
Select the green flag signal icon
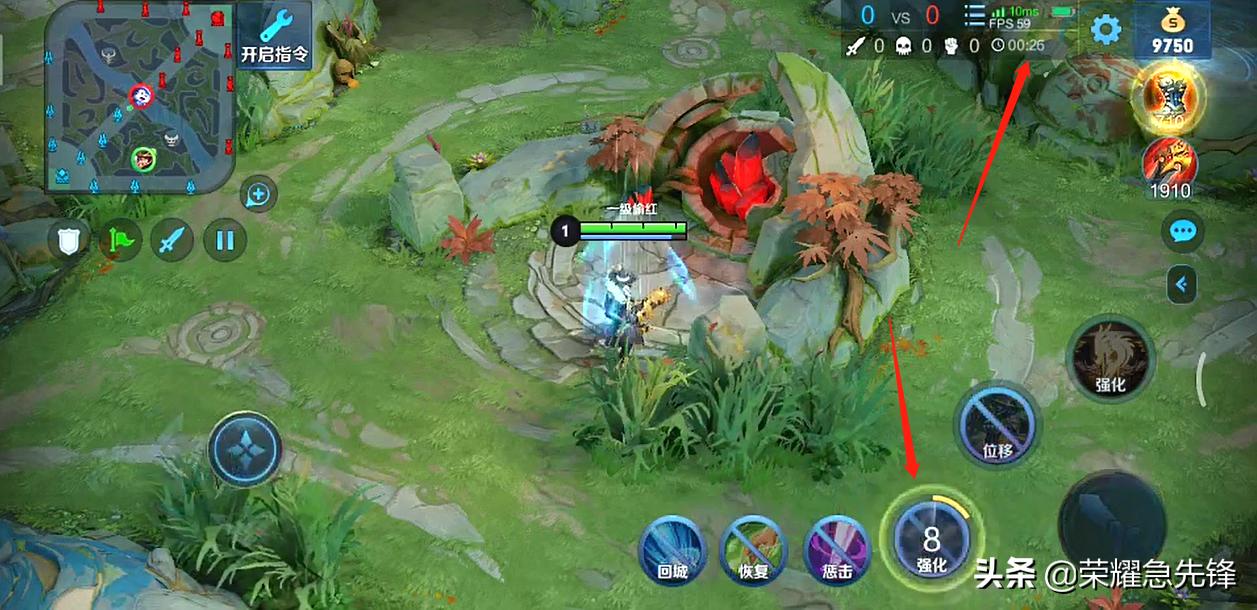click(x=120, y=240)
